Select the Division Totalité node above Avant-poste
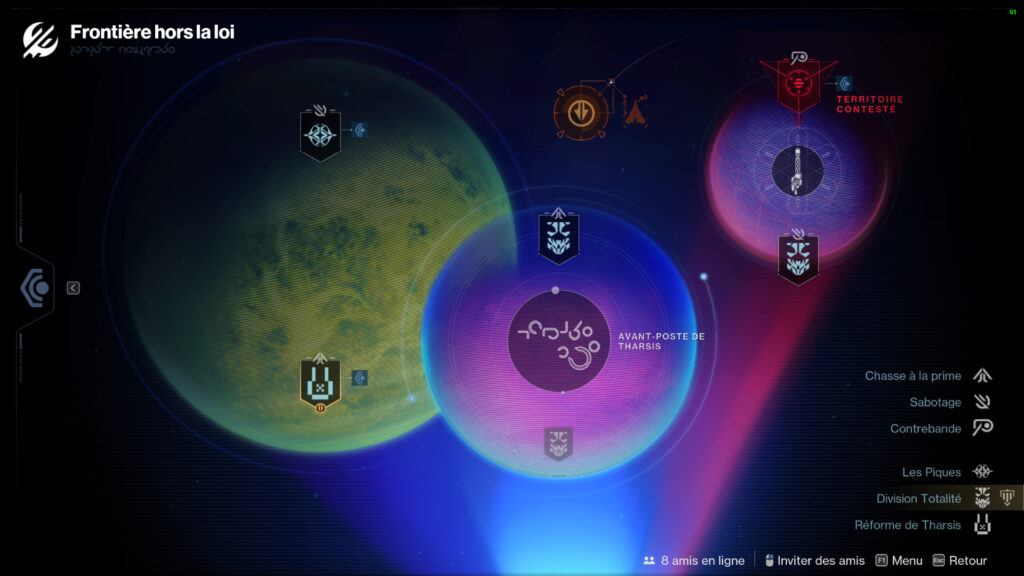1024x576 pixels. pyautogui.click(x=558, y=236)
